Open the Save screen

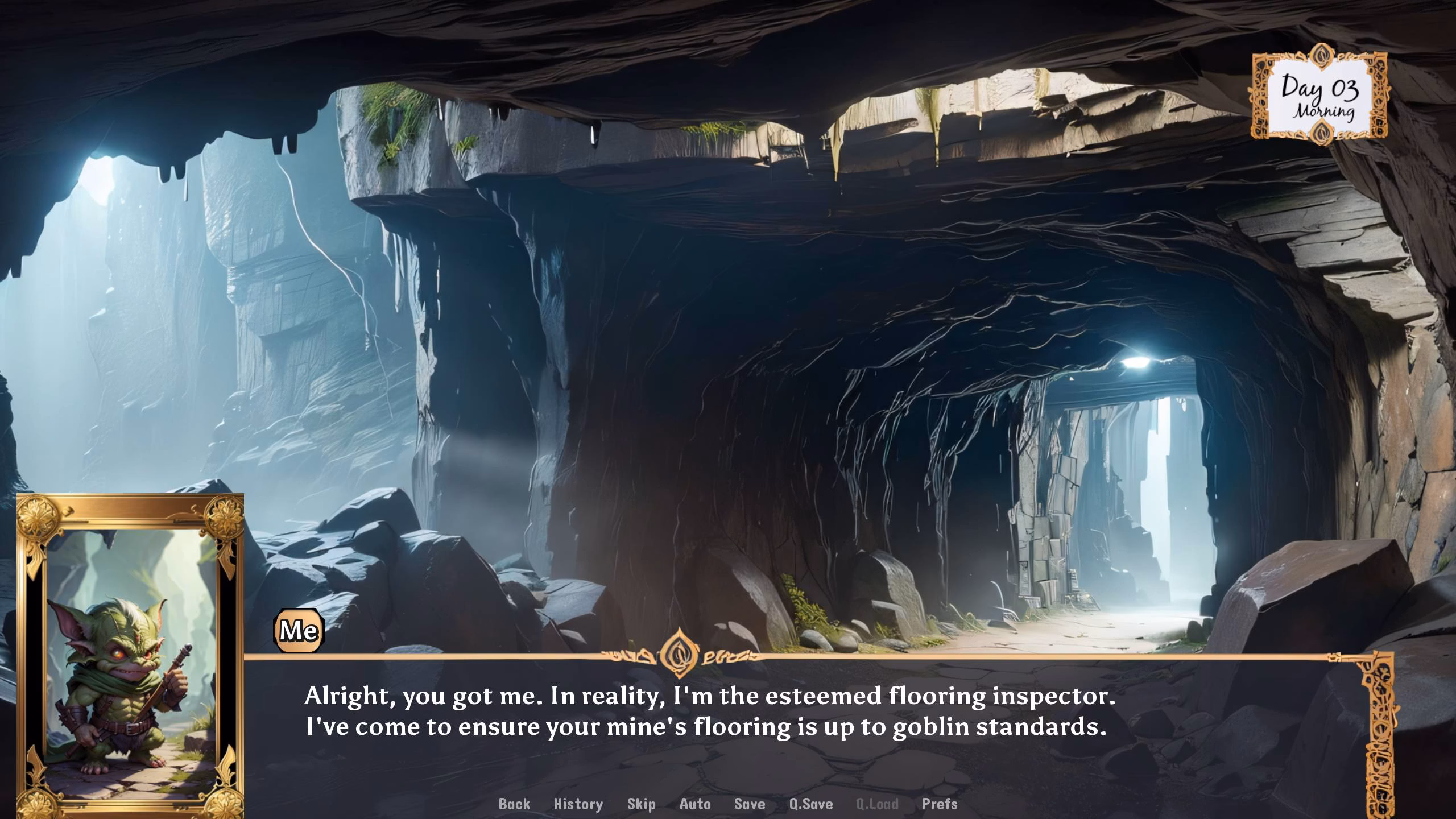click(x=749, y=804)
